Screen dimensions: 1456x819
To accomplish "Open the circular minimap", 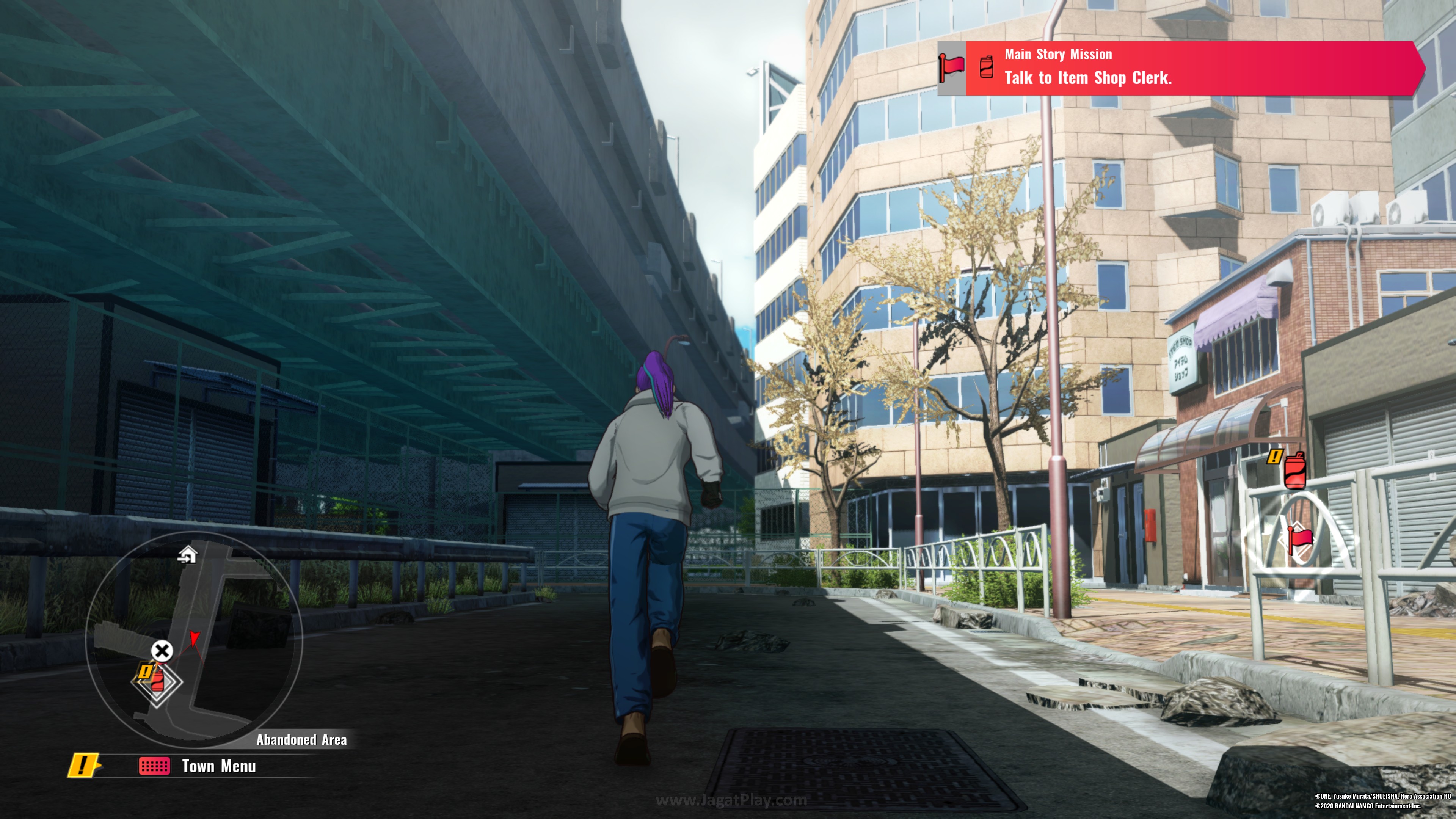I will [194, 639].
